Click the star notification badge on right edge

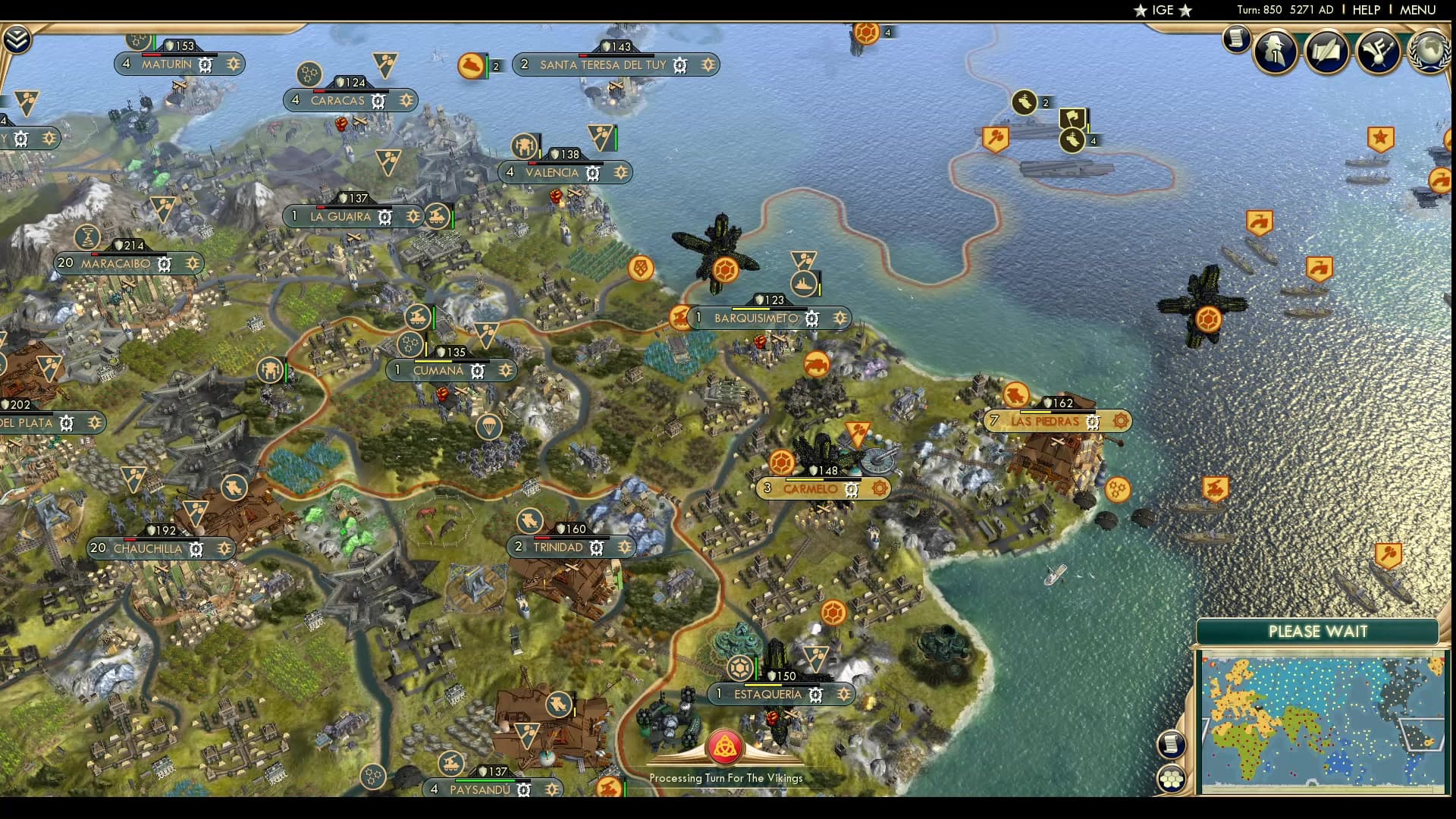pos(1382,139)
